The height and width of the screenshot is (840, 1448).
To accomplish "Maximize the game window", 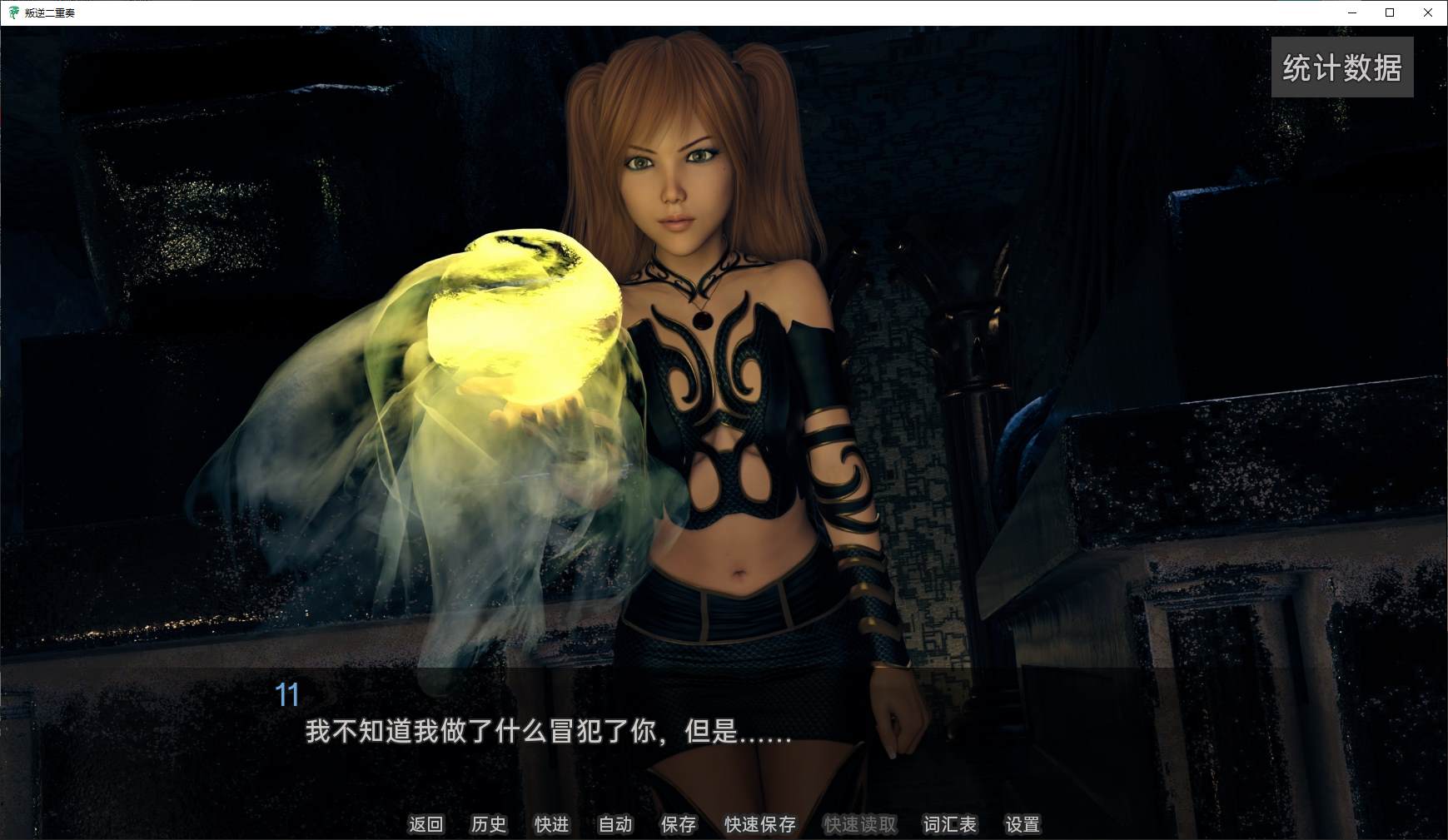I will tap(1389, 12).
